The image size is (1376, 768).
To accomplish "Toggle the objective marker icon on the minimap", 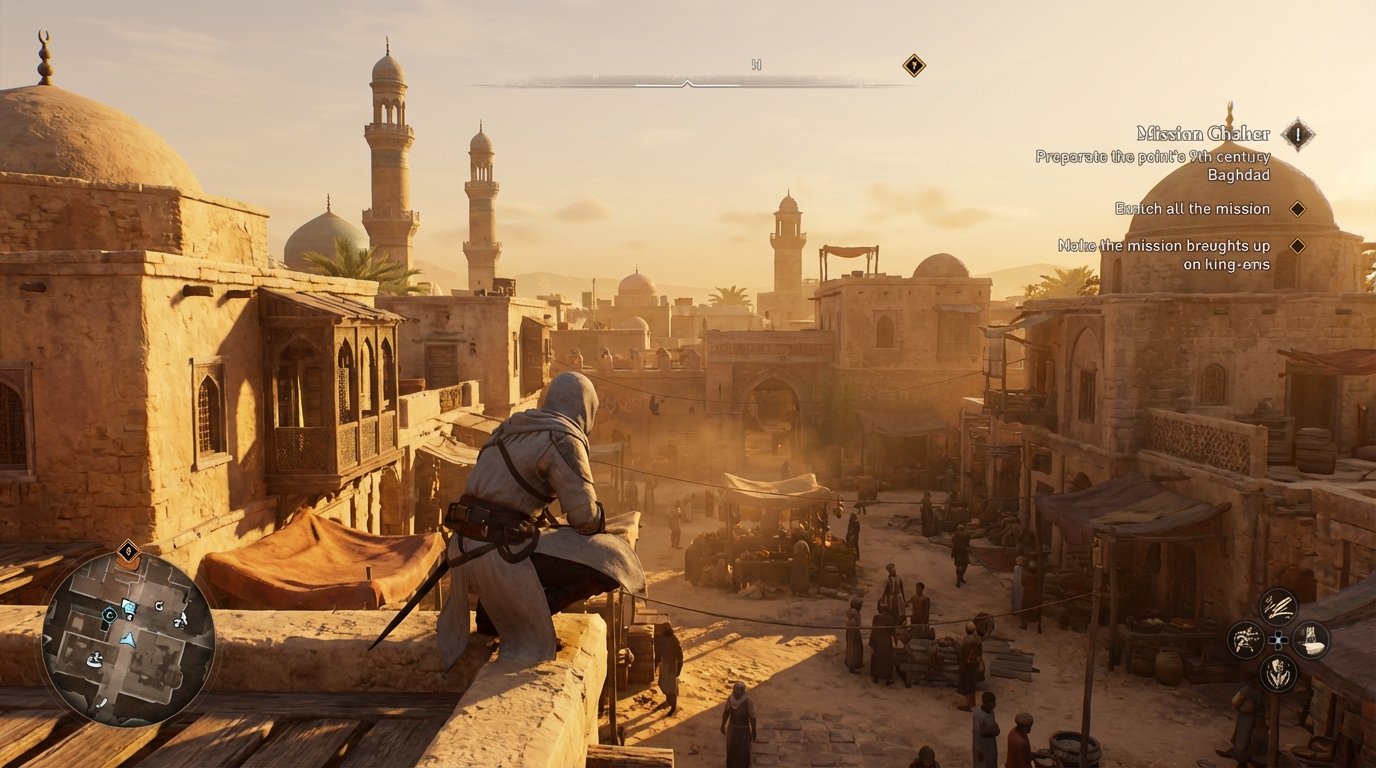I will tap(128, 550).
